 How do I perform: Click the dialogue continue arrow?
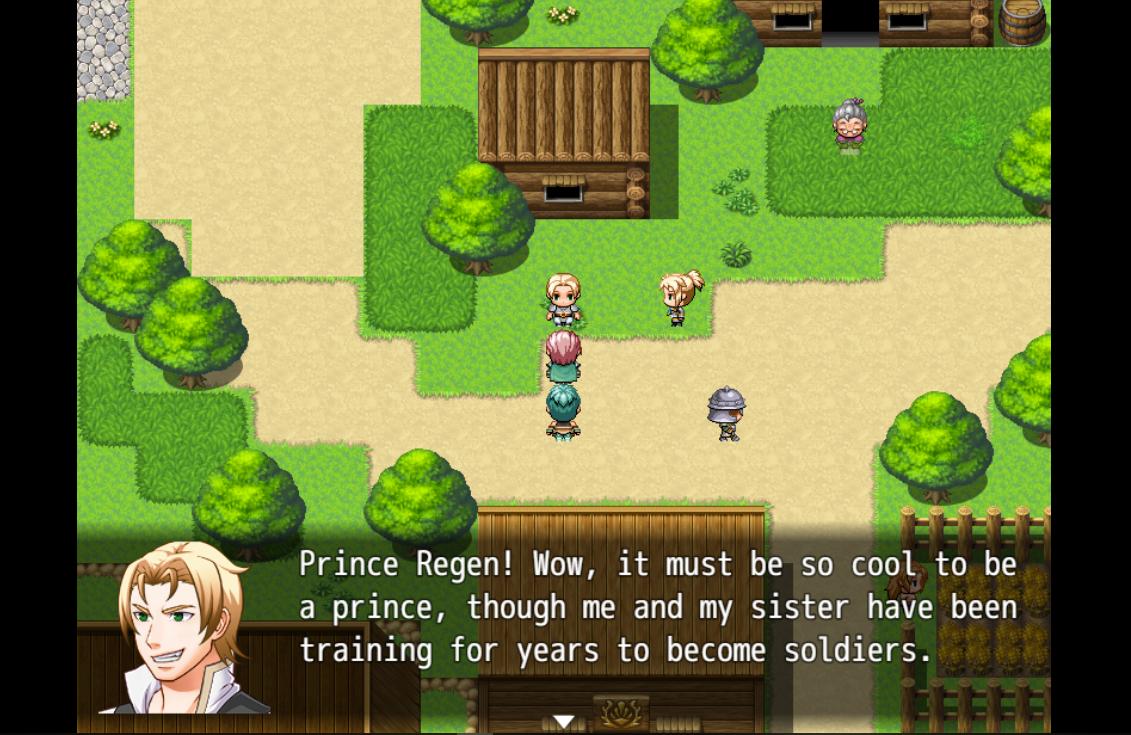(x=564, y=721)
